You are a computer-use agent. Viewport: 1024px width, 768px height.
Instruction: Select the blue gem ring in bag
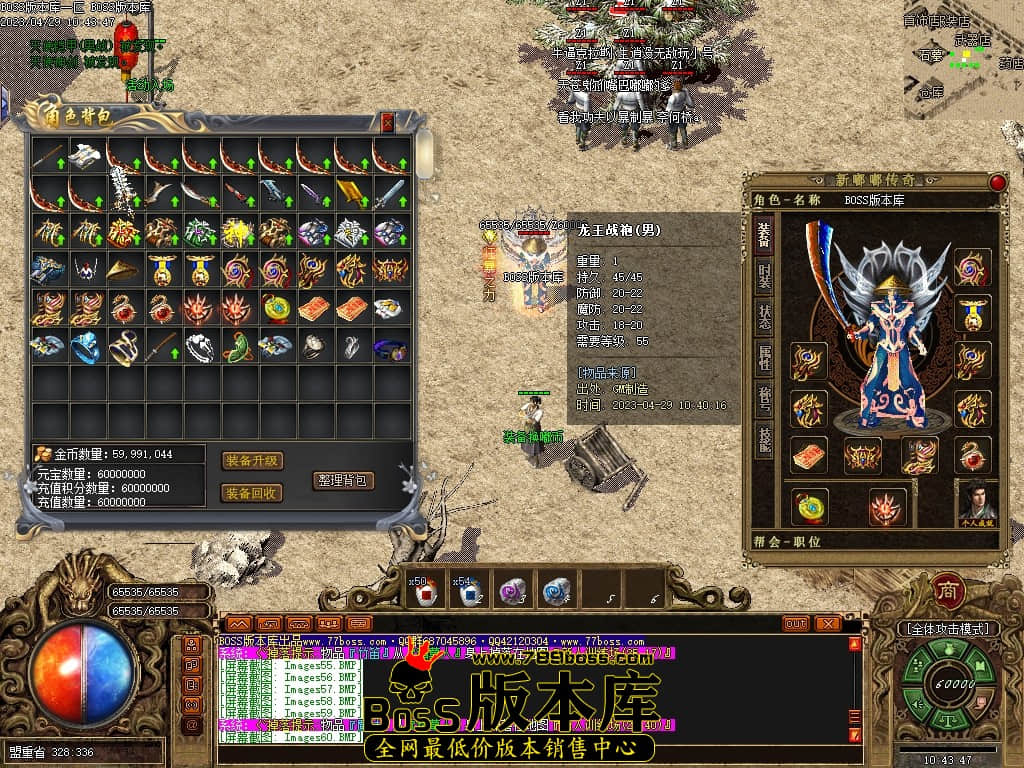point(86,347)
